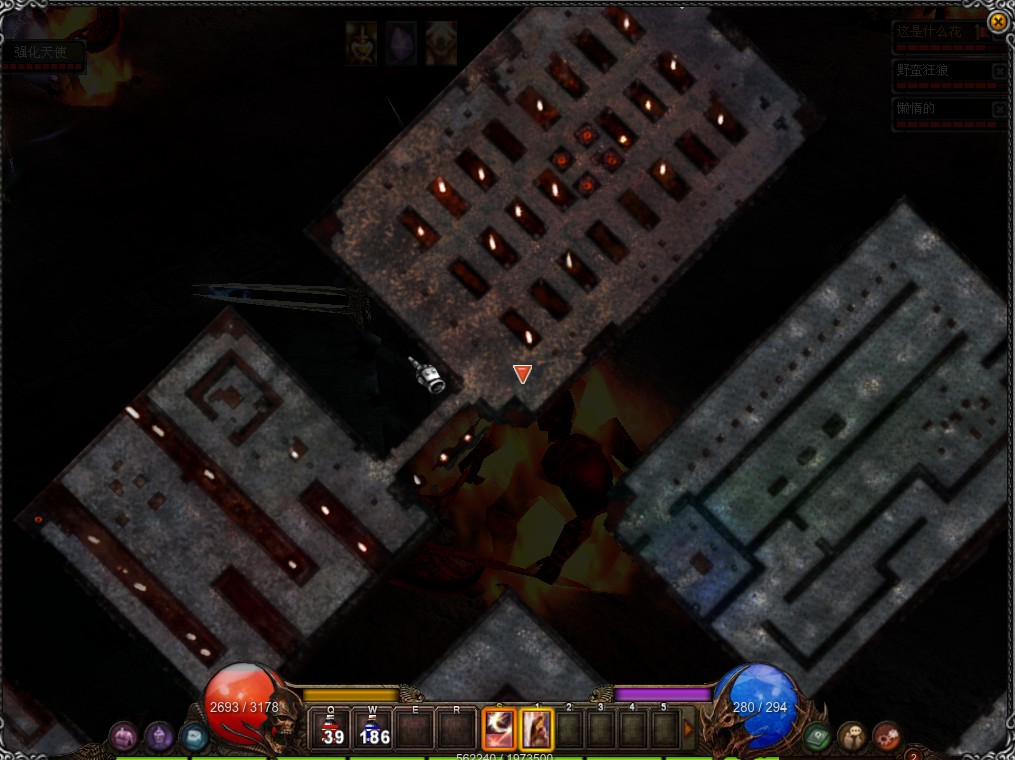Open the green book round icon
Image resolution: width=1015 pixels, height=760 pixels.
818,737
